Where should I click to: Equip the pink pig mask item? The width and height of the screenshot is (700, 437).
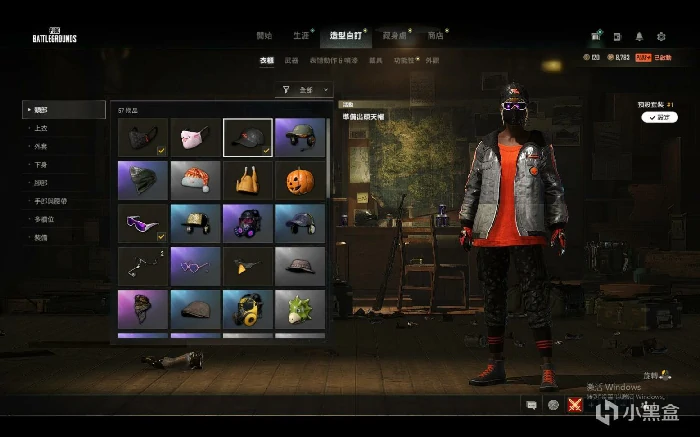point(196,138)
